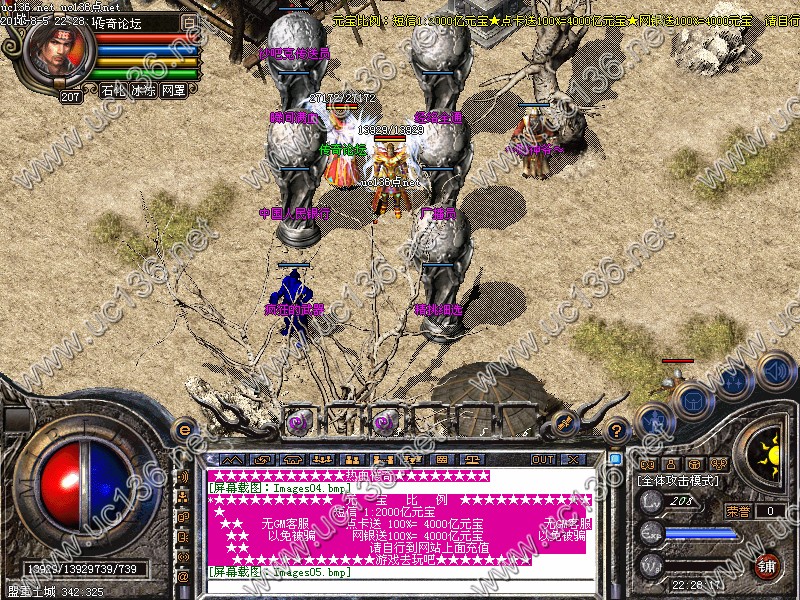Toggle the 冰冻 status button
The height and width of the screenshot is (600, 800).
[x=143, y=90]
